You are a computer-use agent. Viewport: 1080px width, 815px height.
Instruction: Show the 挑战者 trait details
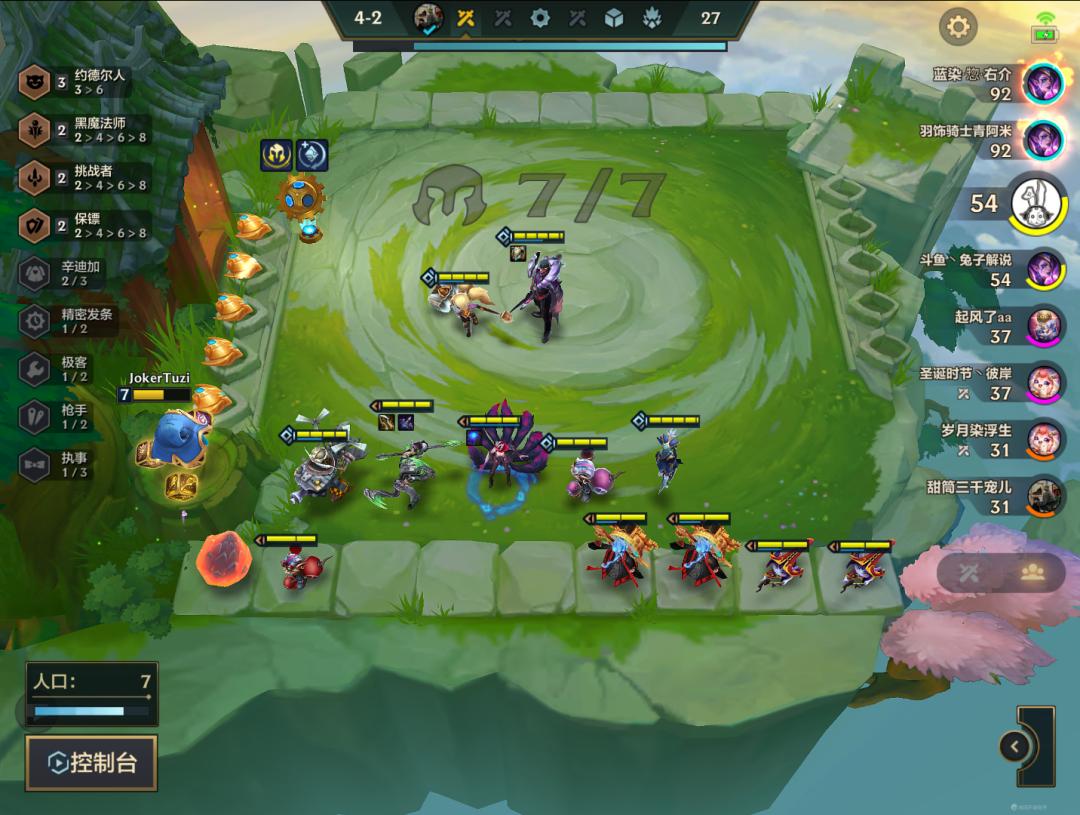[84, 178]
